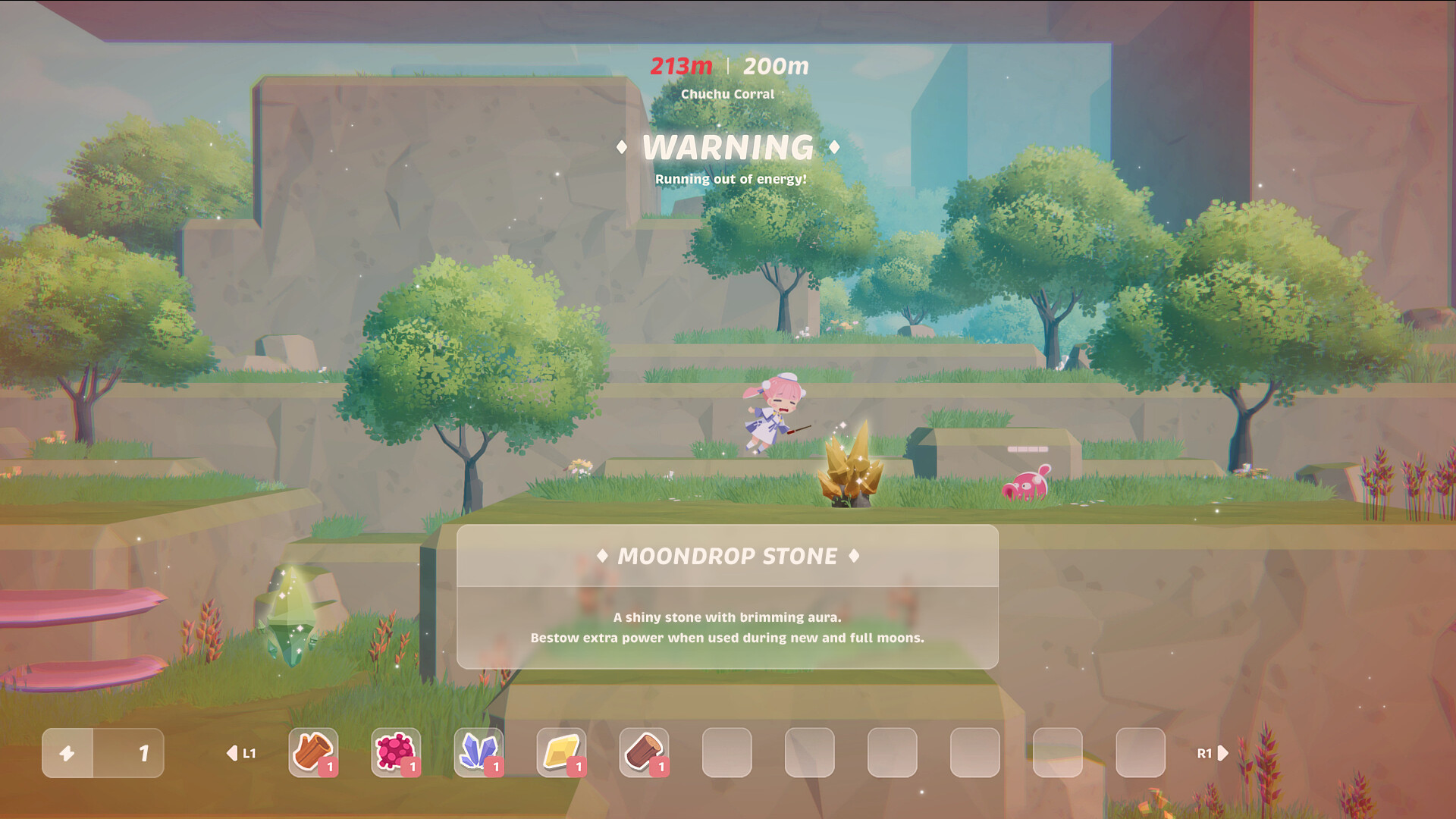Click the L1 arrow to cycle the hotbar left
The image size is (1456, 819).
(232, 753)
